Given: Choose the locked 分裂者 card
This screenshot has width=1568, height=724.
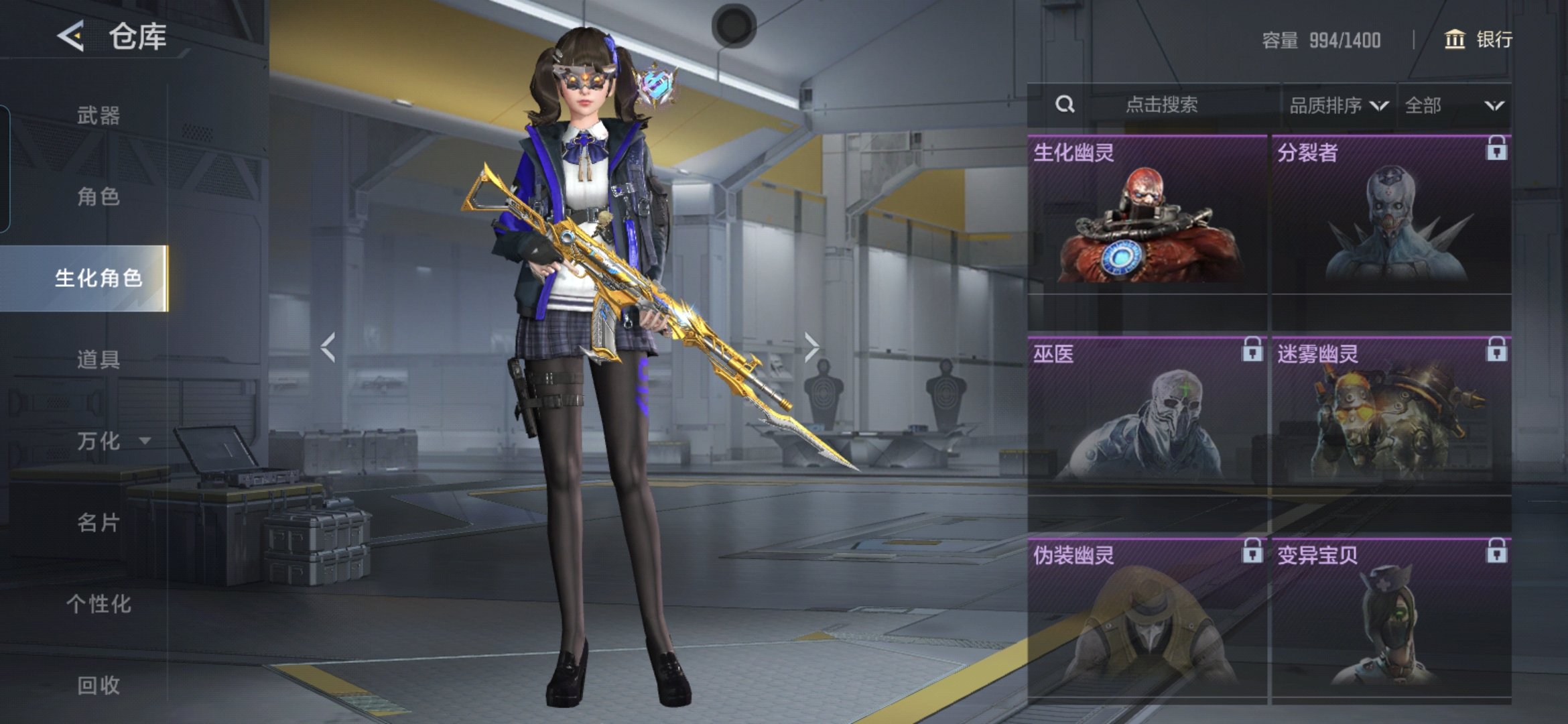Looking at the screenshot, I should pos(1391,215).
